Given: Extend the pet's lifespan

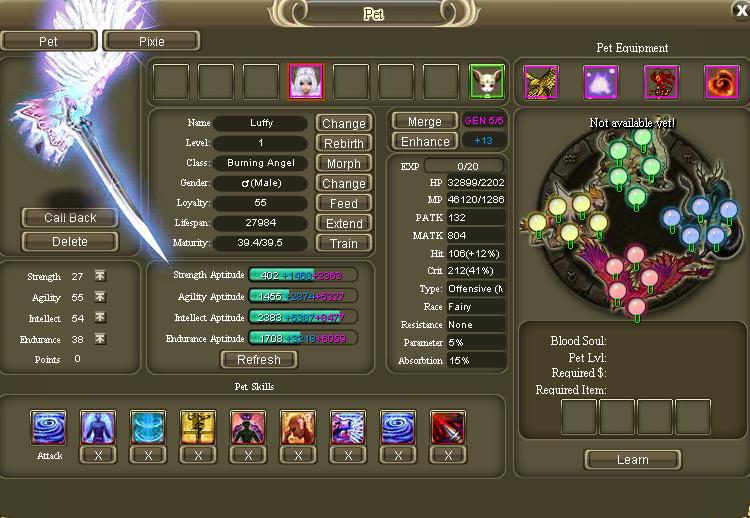Looking at the screenshot, I should point(343,223).
